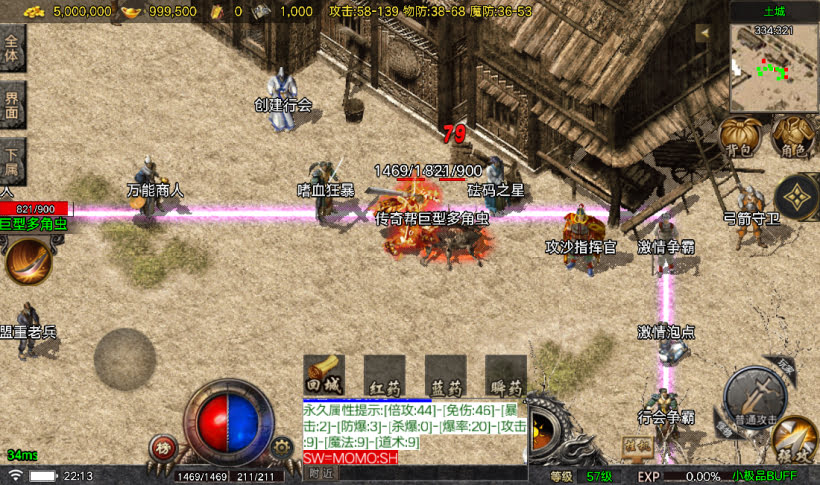Open the 附近 nearby chat channel
The width and height of the screenshot is (820, 485).
(x=322, y=474)
